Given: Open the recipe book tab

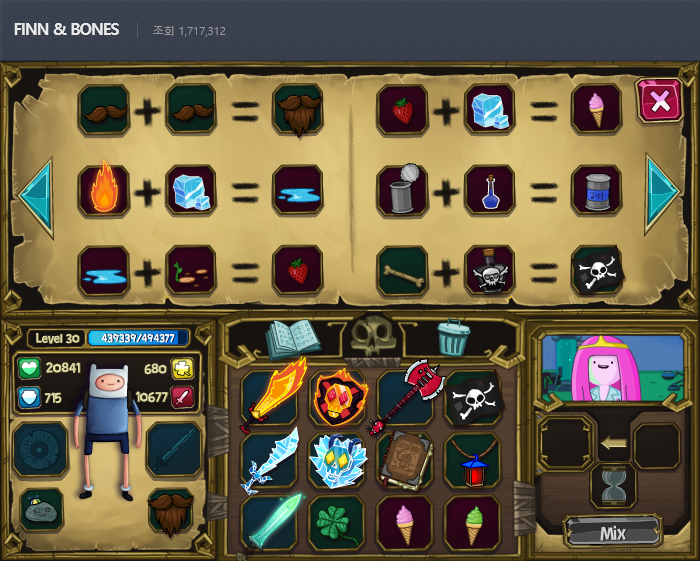Looking at the screenshot, I should (x=292, y=338).
